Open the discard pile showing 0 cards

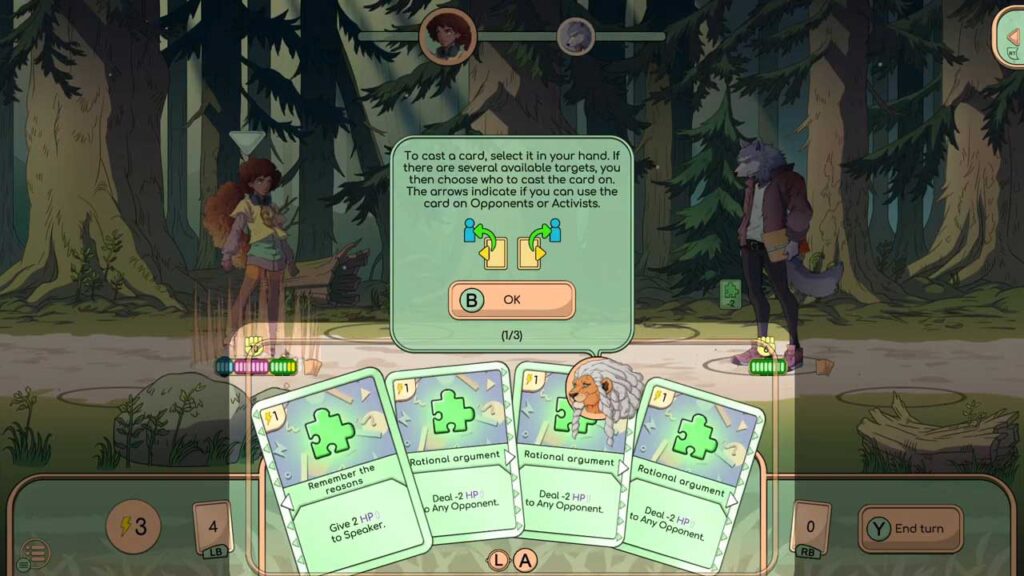811,527
